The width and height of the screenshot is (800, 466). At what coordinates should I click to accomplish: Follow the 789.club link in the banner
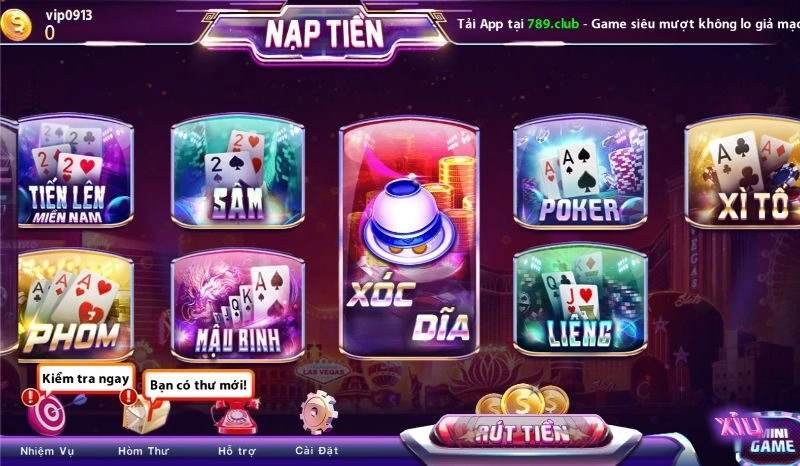click(x=558, y=22)
